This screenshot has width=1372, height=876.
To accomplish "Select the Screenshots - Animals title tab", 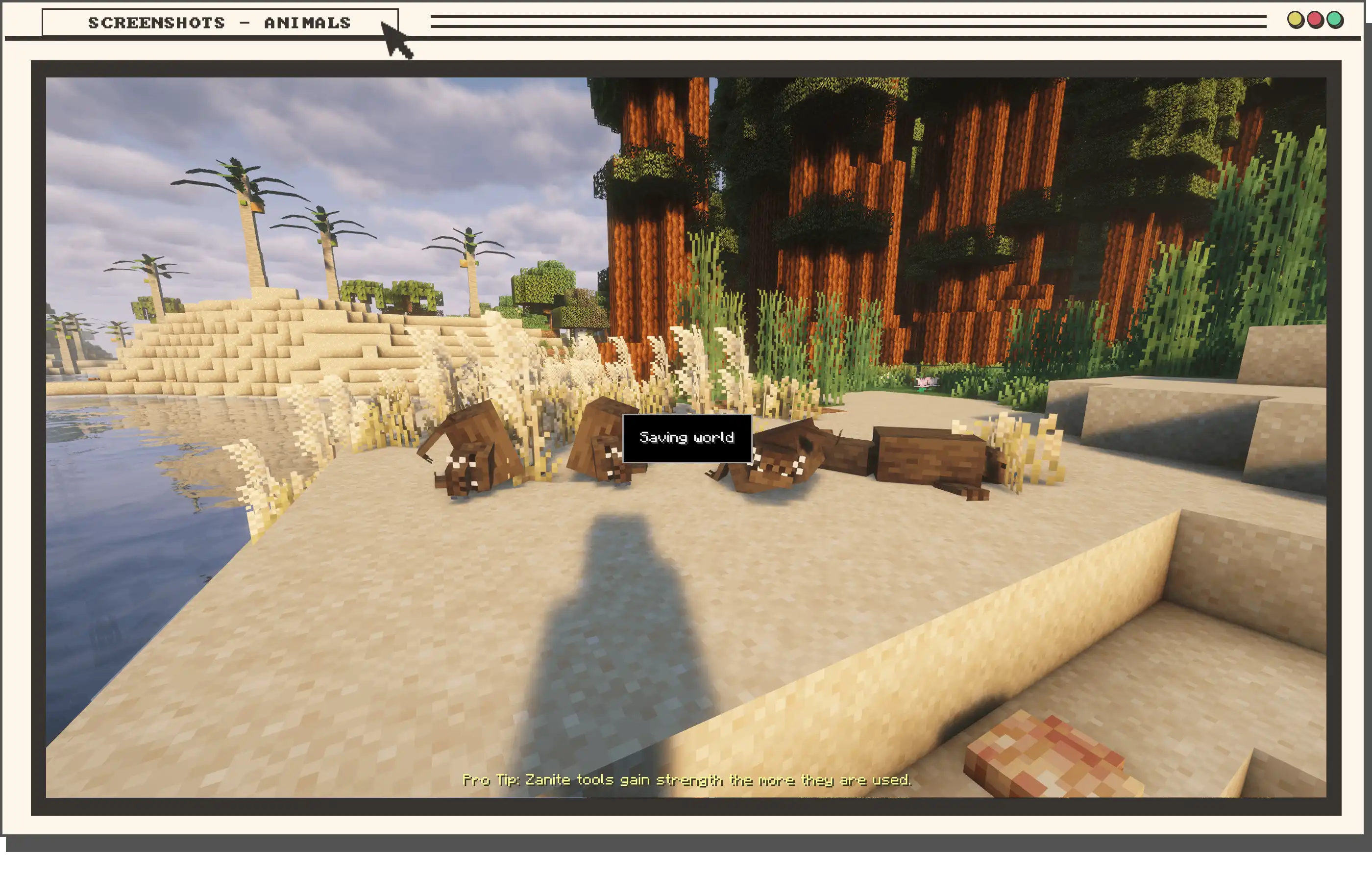I will (x=220, y=23).
